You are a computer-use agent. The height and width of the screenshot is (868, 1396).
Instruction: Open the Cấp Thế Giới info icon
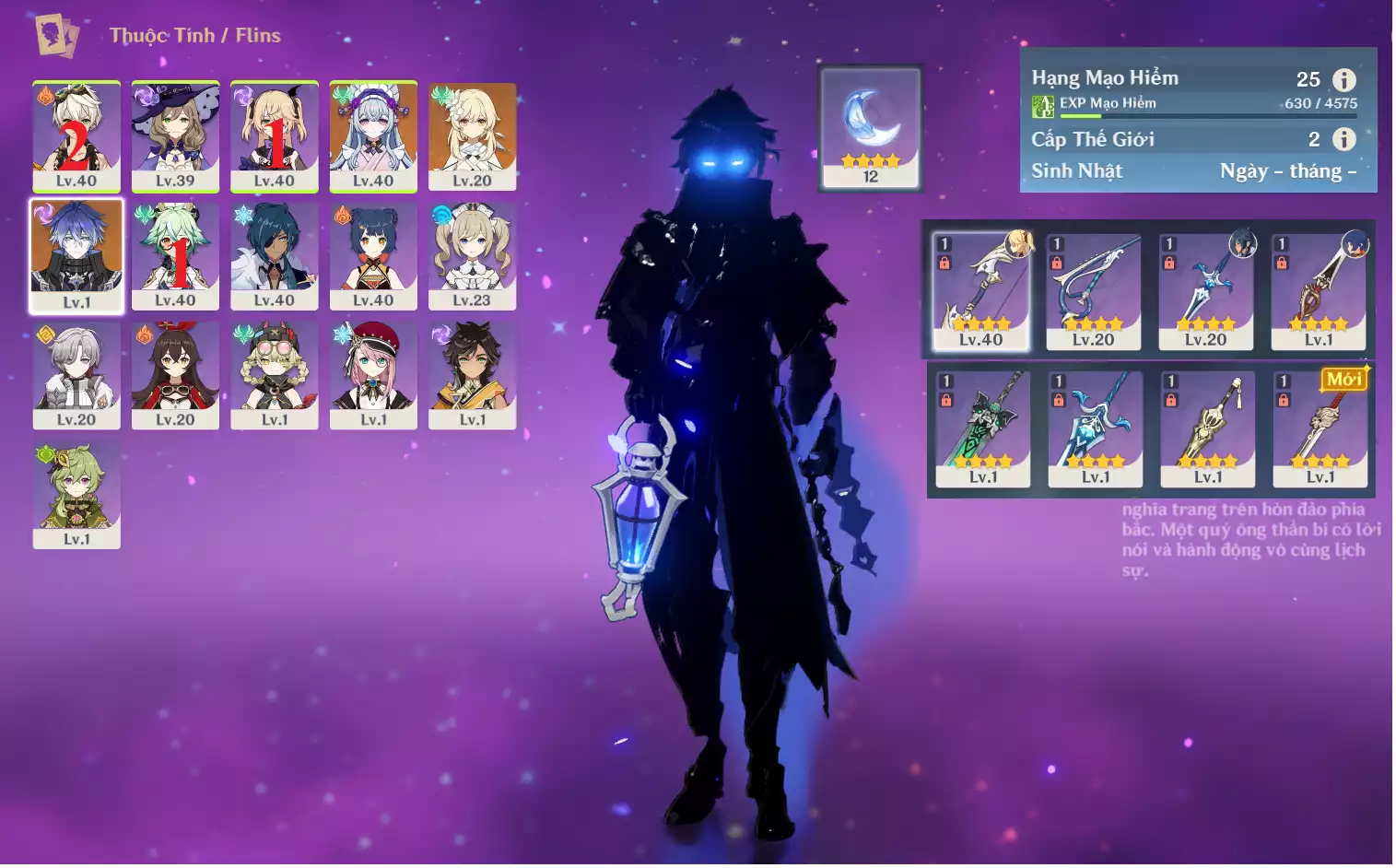1344,139
